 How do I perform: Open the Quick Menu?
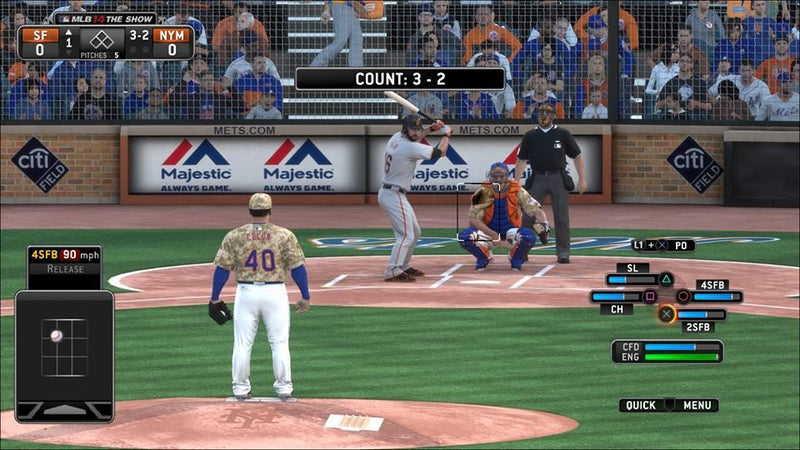[668, 405]
